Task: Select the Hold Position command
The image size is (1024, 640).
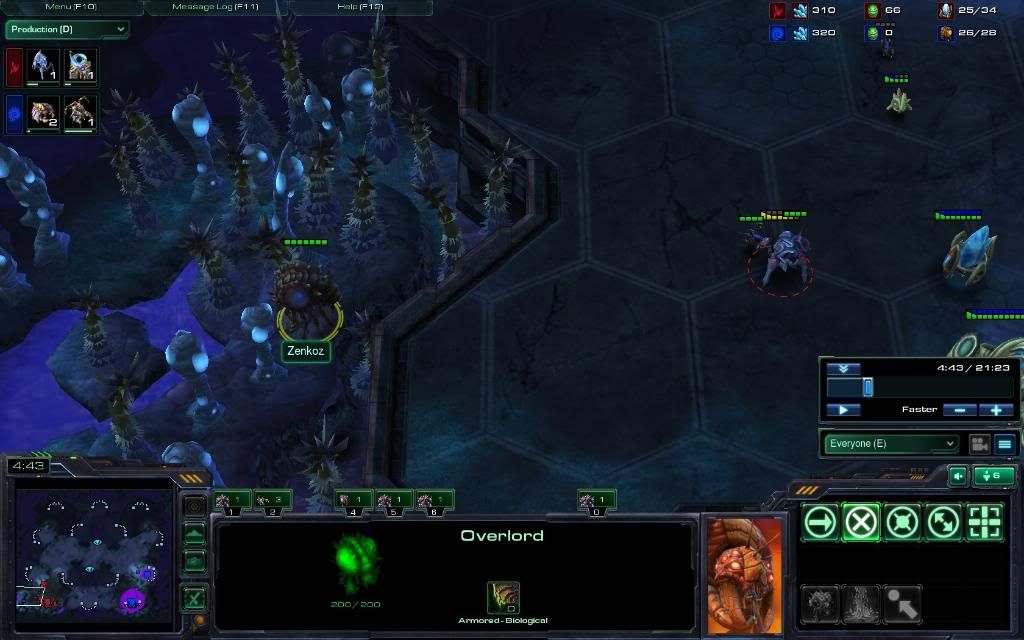Action: pyautogui.click(x=902, y=521)
